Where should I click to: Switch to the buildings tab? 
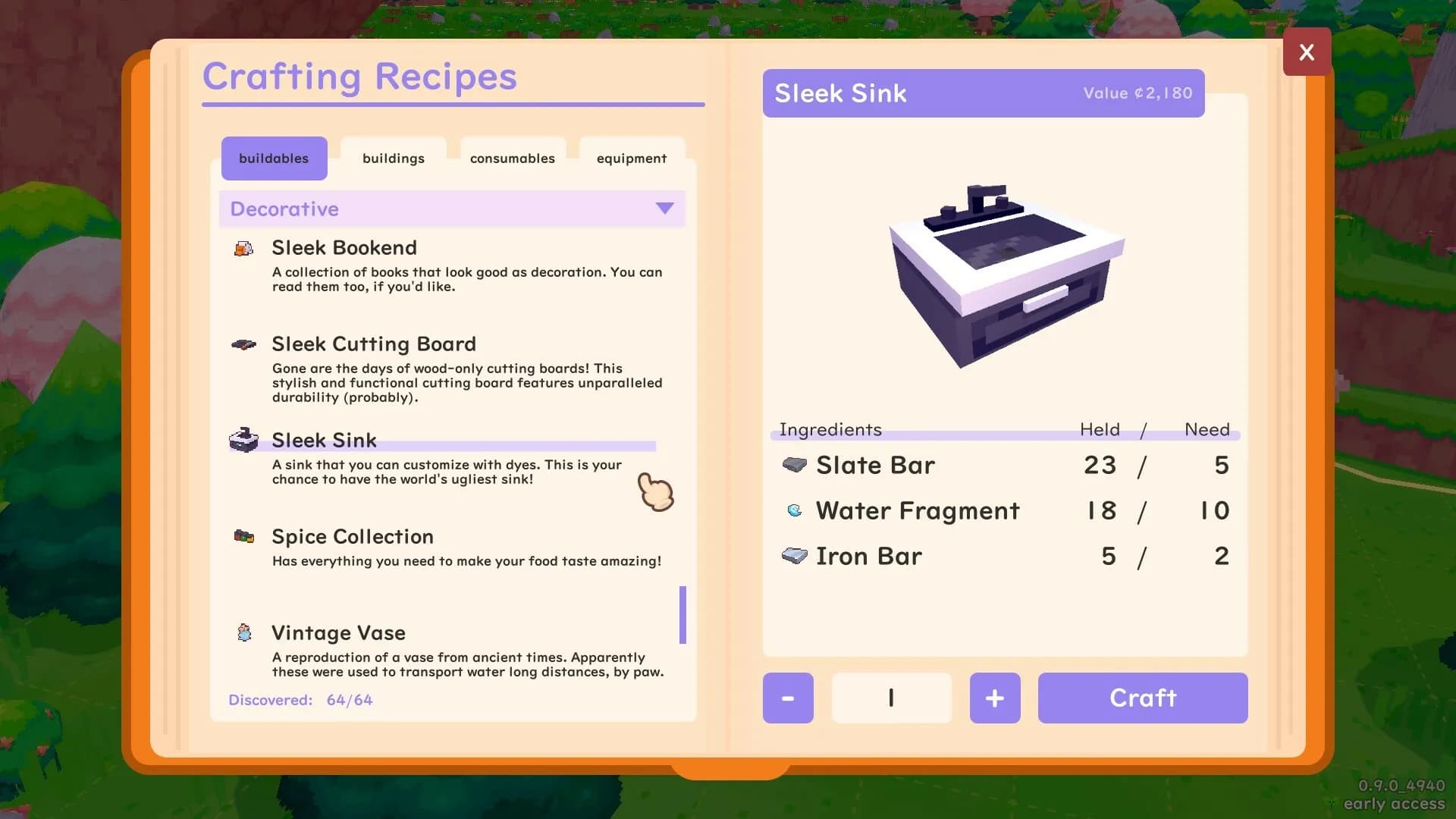click(x=394, y=158)
